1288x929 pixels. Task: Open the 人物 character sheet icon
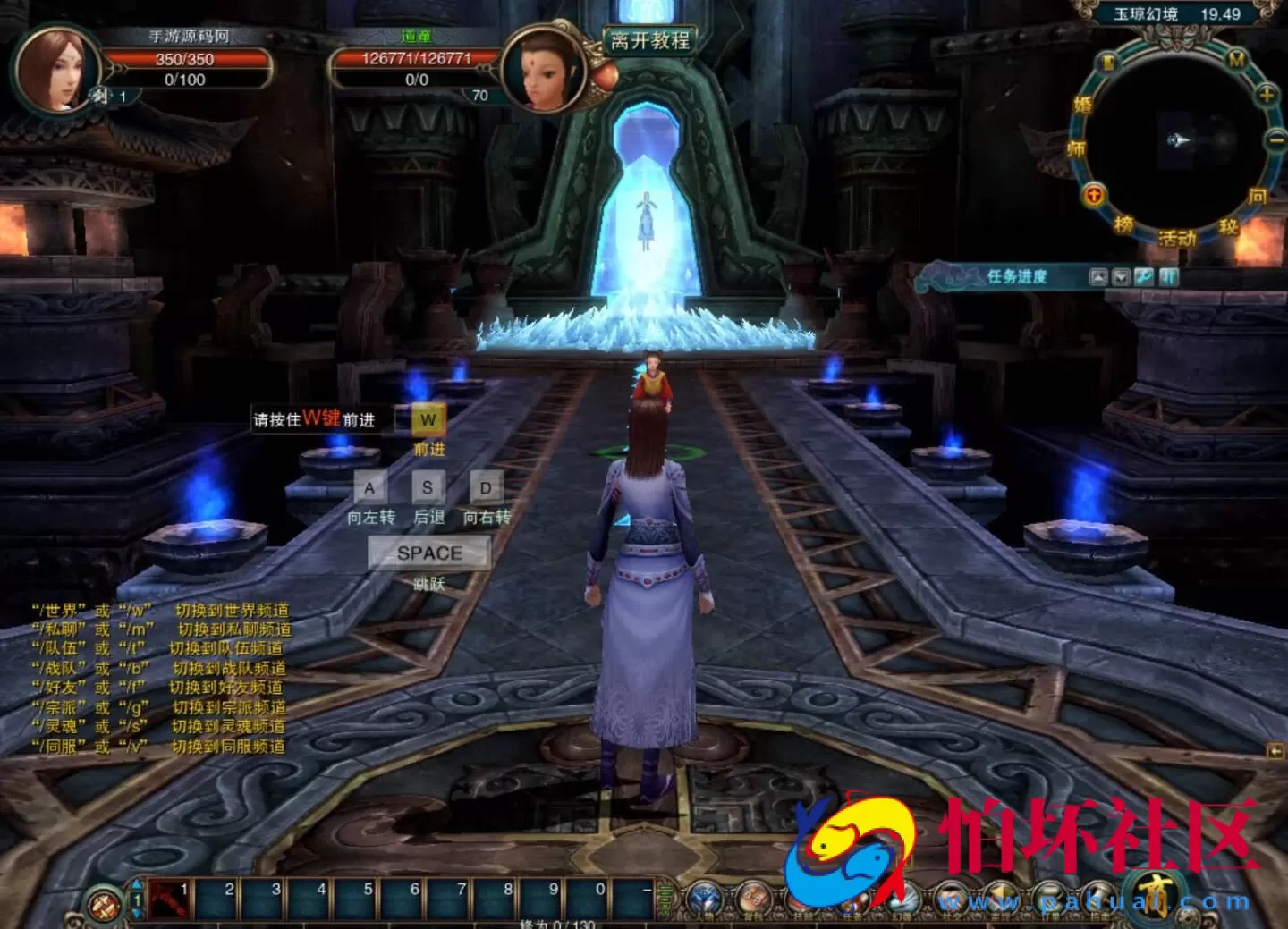[x=704, y=899]
